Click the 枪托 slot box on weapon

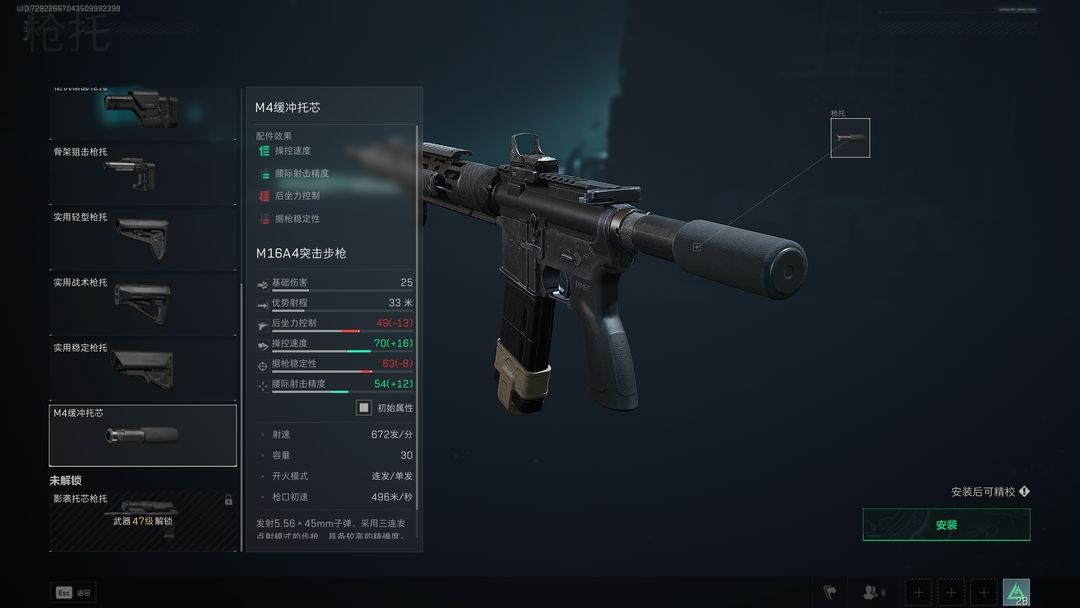pyautogui.click(x=850, y=138)
